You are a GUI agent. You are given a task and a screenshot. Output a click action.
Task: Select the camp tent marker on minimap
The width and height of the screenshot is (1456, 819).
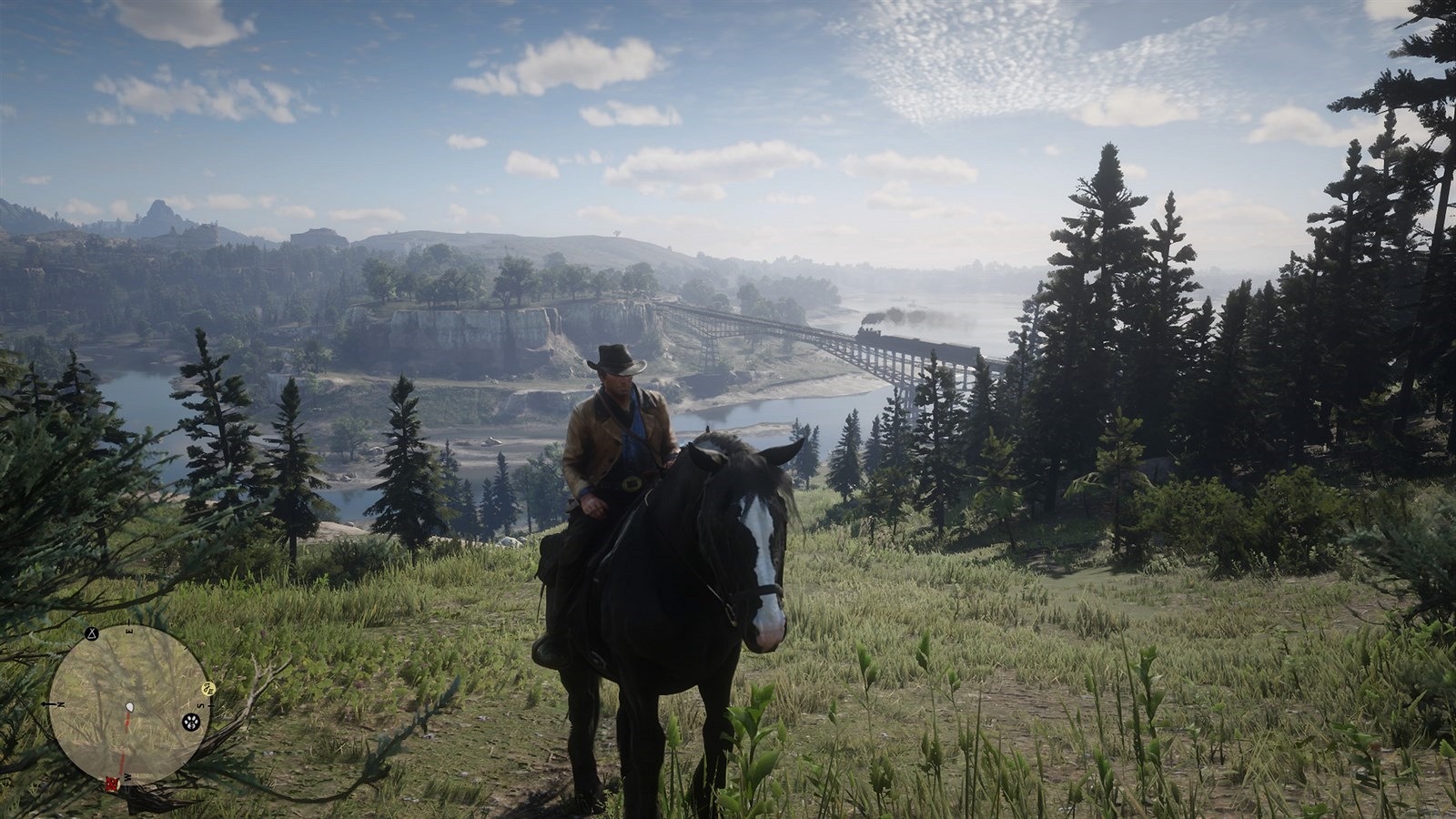91,632
